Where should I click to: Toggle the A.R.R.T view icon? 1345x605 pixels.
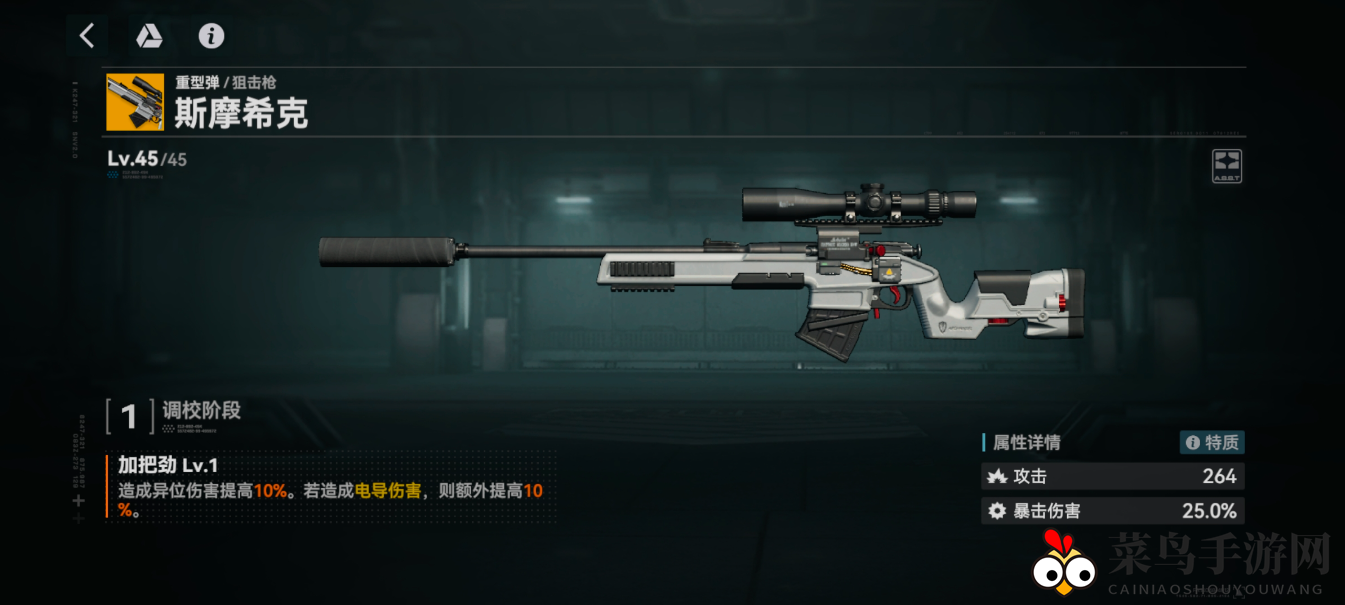pyautogui.click(x=1227, y=165)
